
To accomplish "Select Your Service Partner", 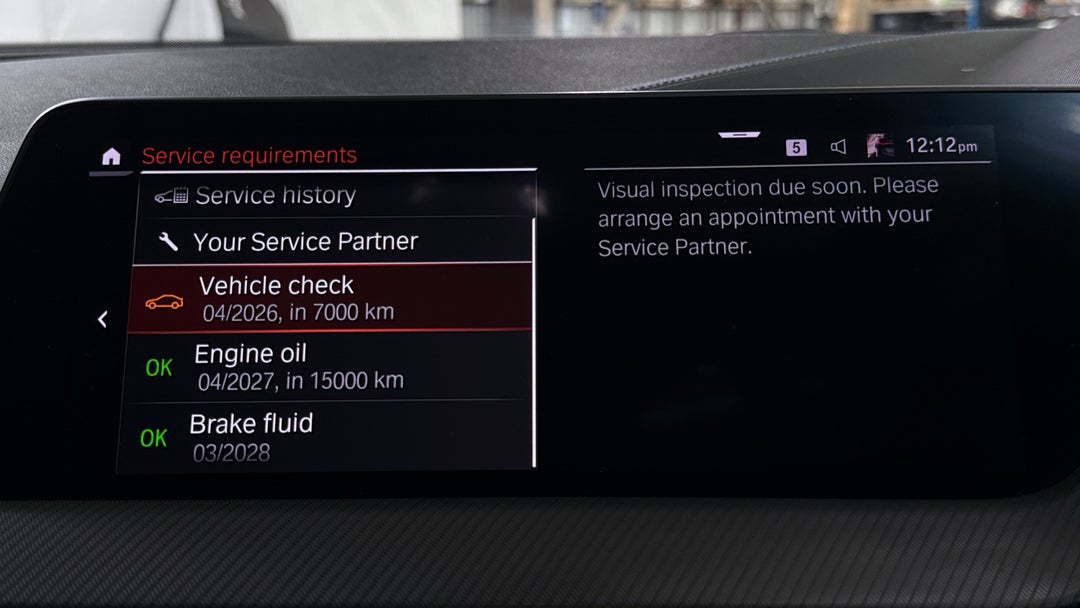I will tap(305, 242).
